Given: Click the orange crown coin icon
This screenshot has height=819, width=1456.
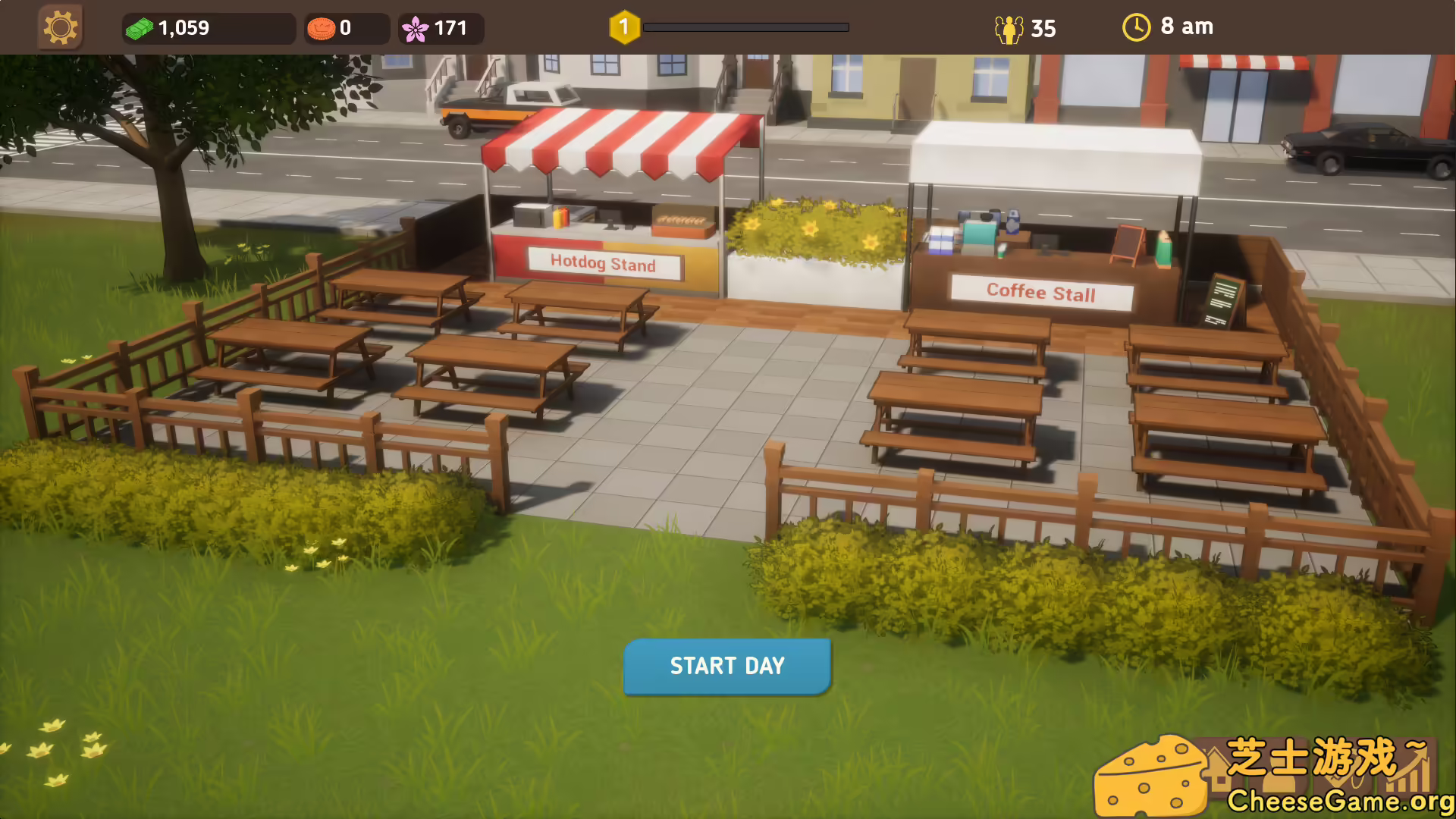Looking at the screenshot, I should 322,27.
